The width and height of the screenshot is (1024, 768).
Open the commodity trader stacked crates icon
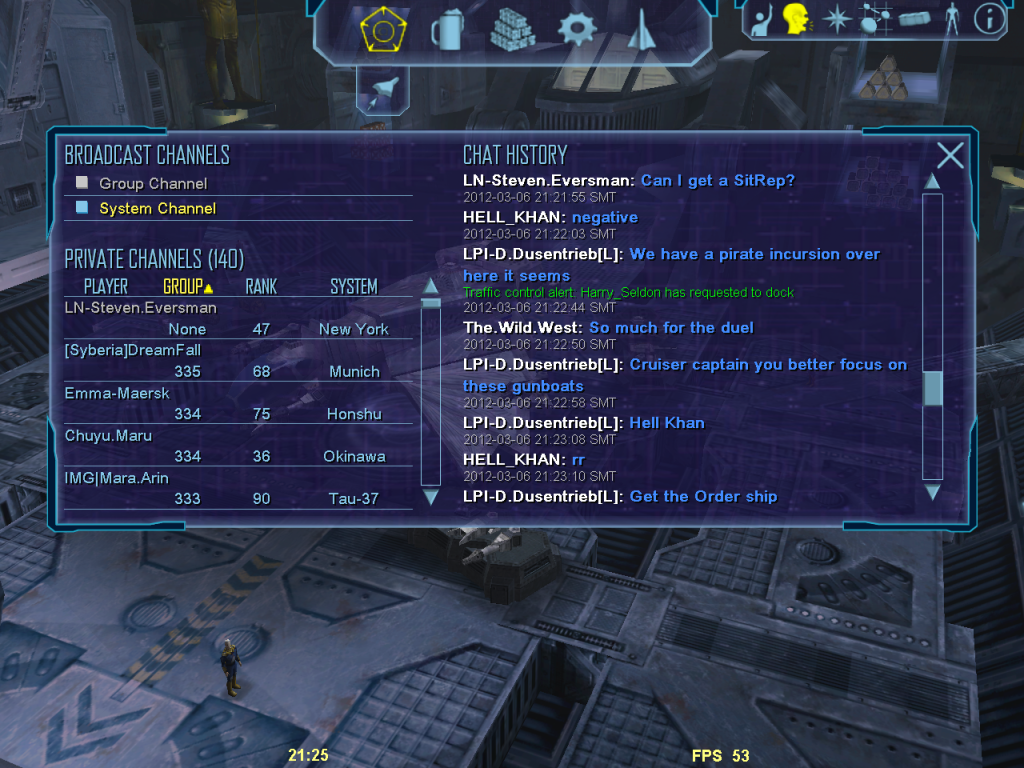tap(512, 31)
